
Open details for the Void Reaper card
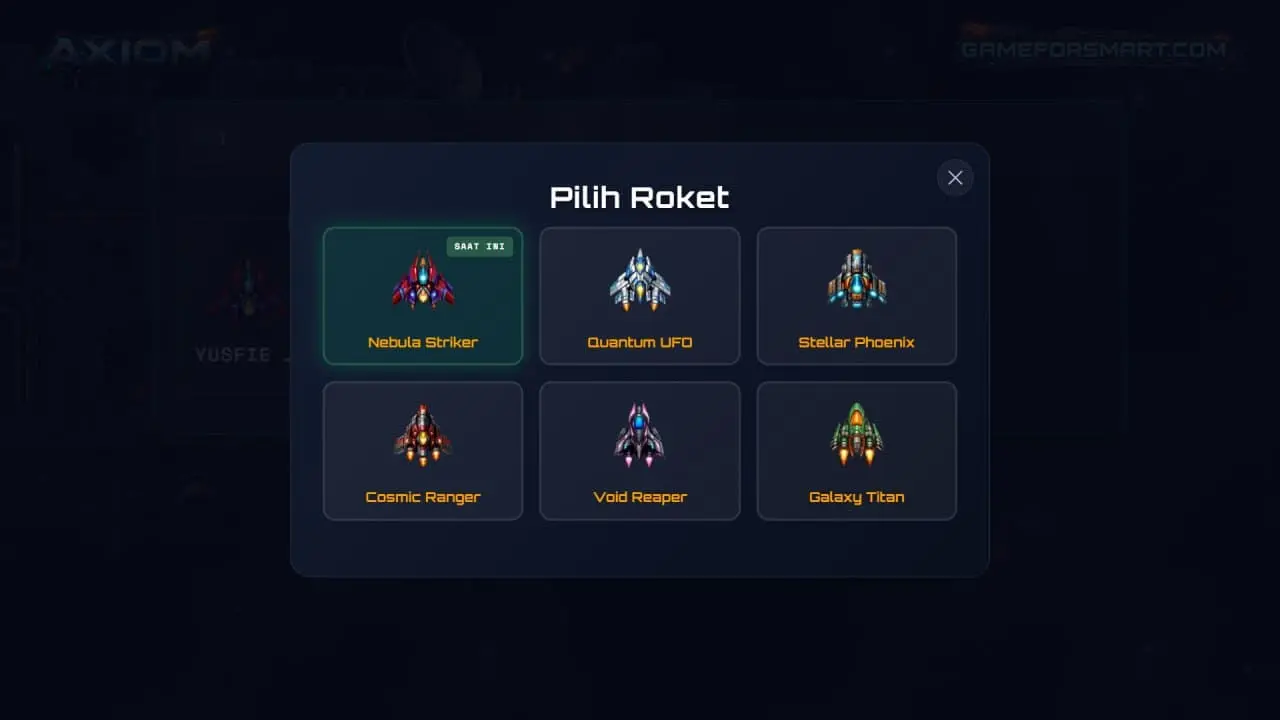pos(640,450)
